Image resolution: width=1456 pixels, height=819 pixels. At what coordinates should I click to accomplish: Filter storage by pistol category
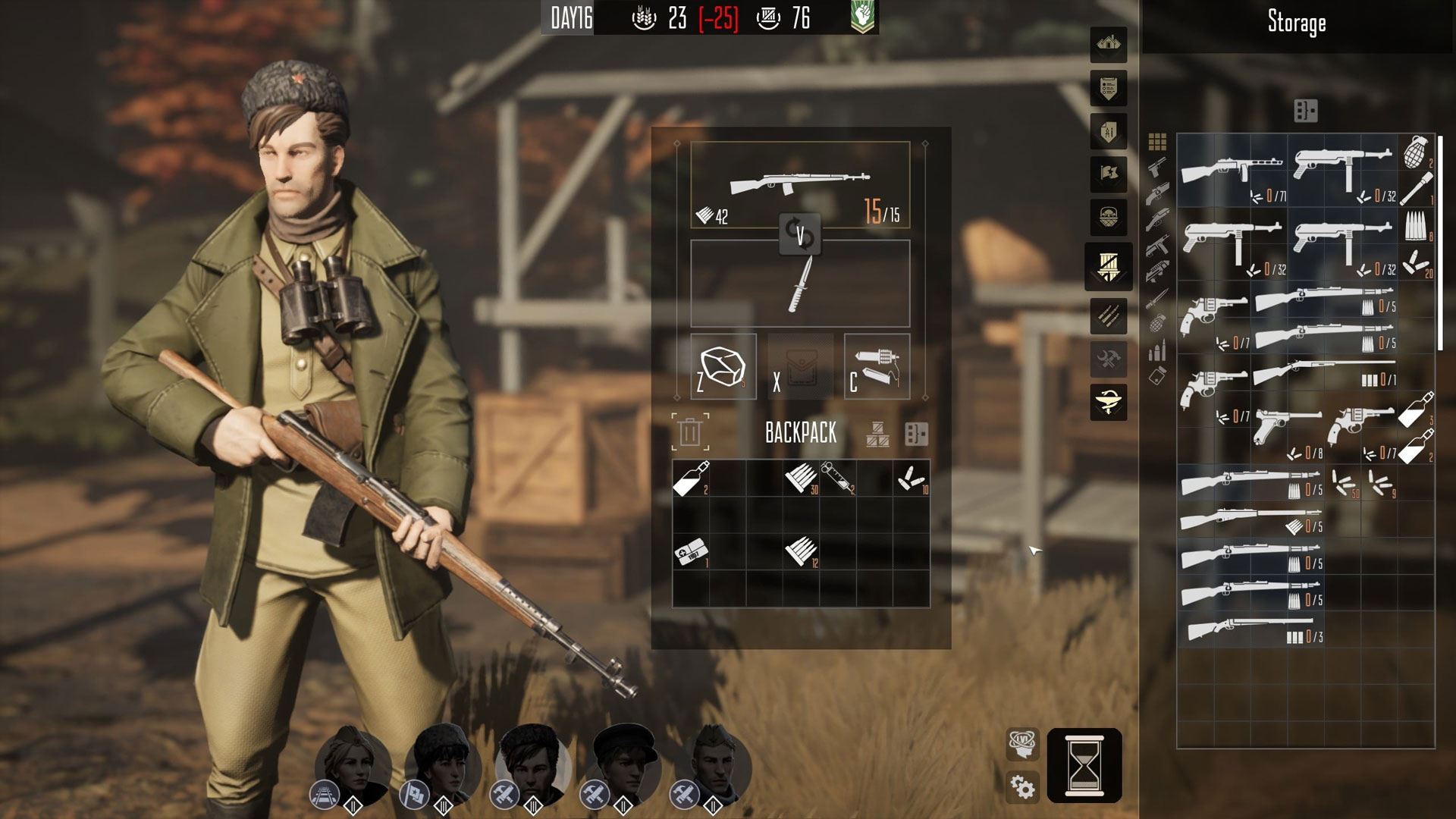coord(1156,166)
